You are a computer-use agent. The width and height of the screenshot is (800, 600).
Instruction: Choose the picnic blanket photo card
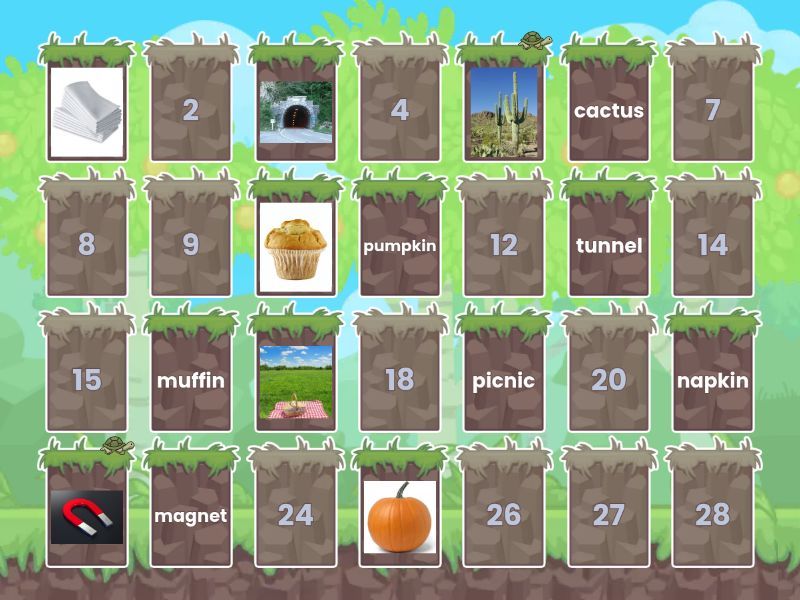coord(295,380)
